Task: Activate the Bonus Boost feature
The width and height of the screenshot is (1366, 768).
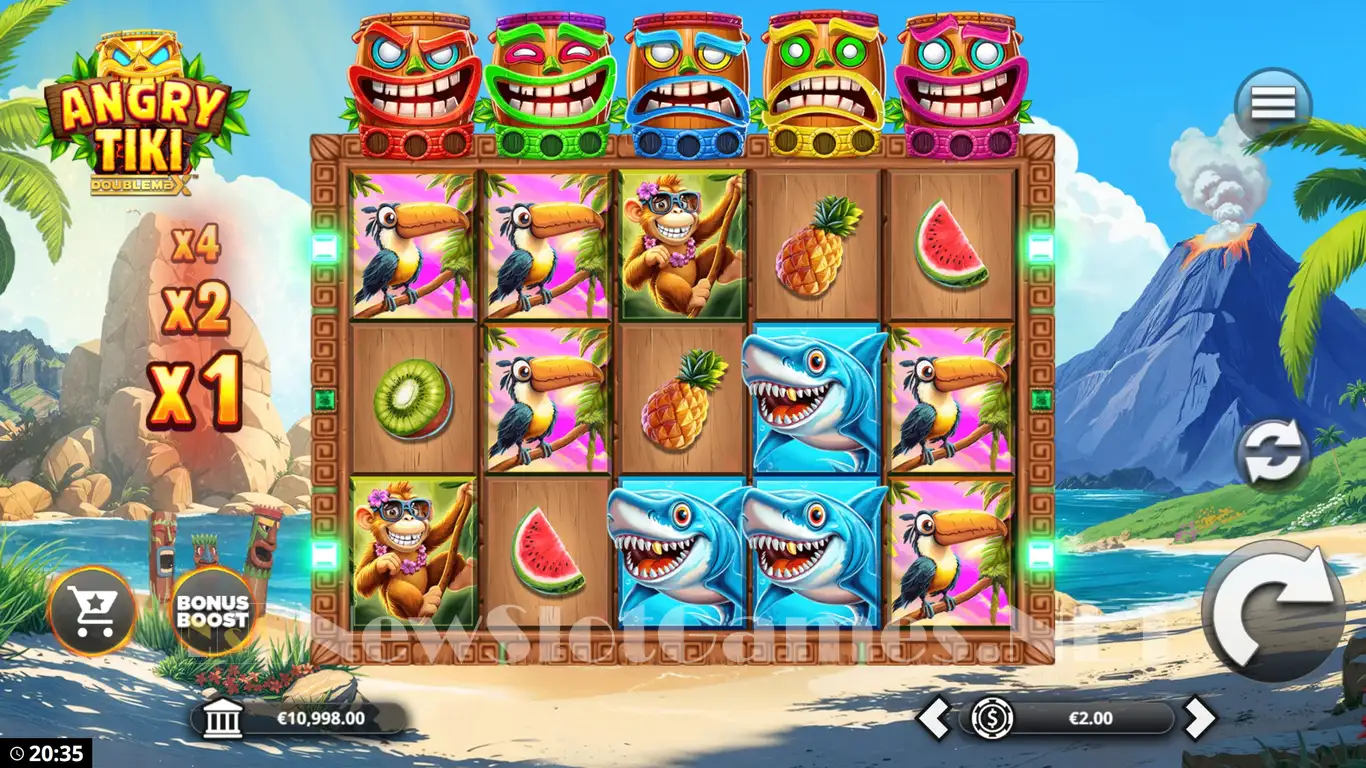Action: point(212,610)
